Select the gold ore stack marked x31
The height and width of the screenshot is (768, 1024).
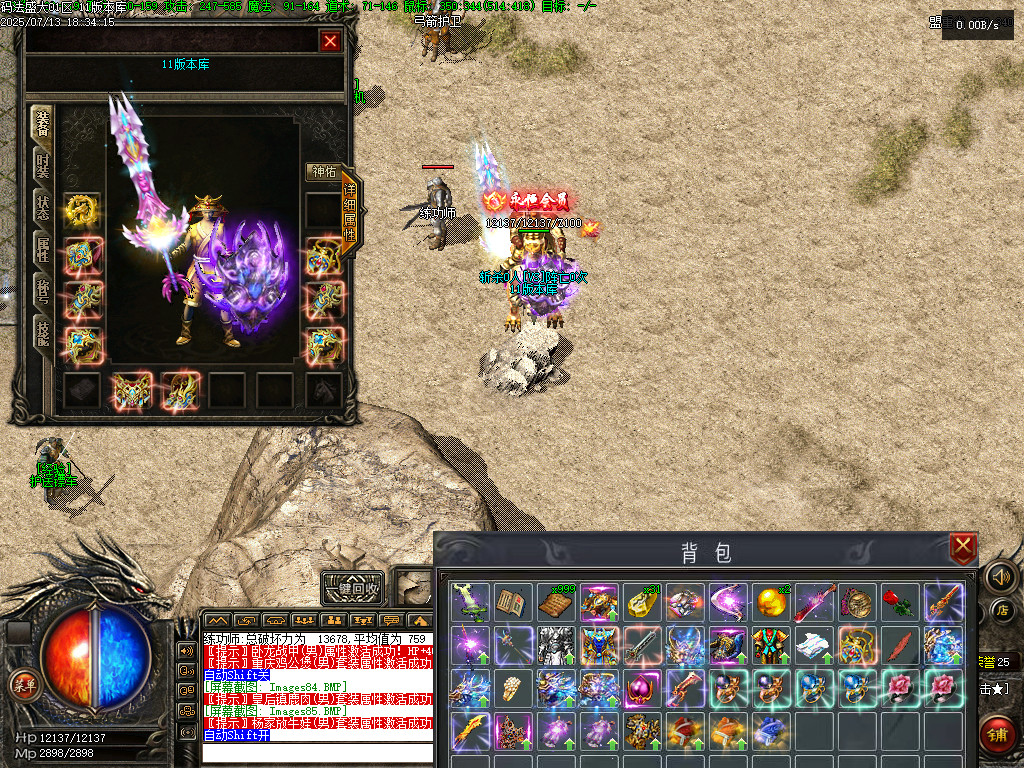[641, 602]
